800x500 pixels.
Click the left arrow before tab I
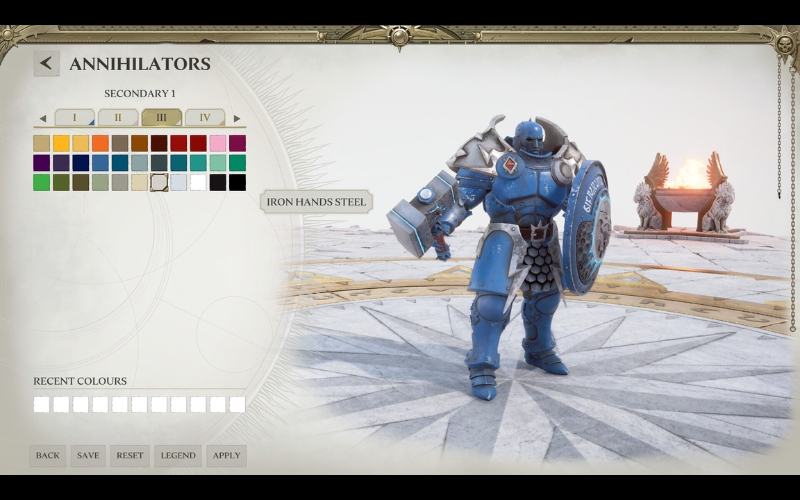coord(42,118)
